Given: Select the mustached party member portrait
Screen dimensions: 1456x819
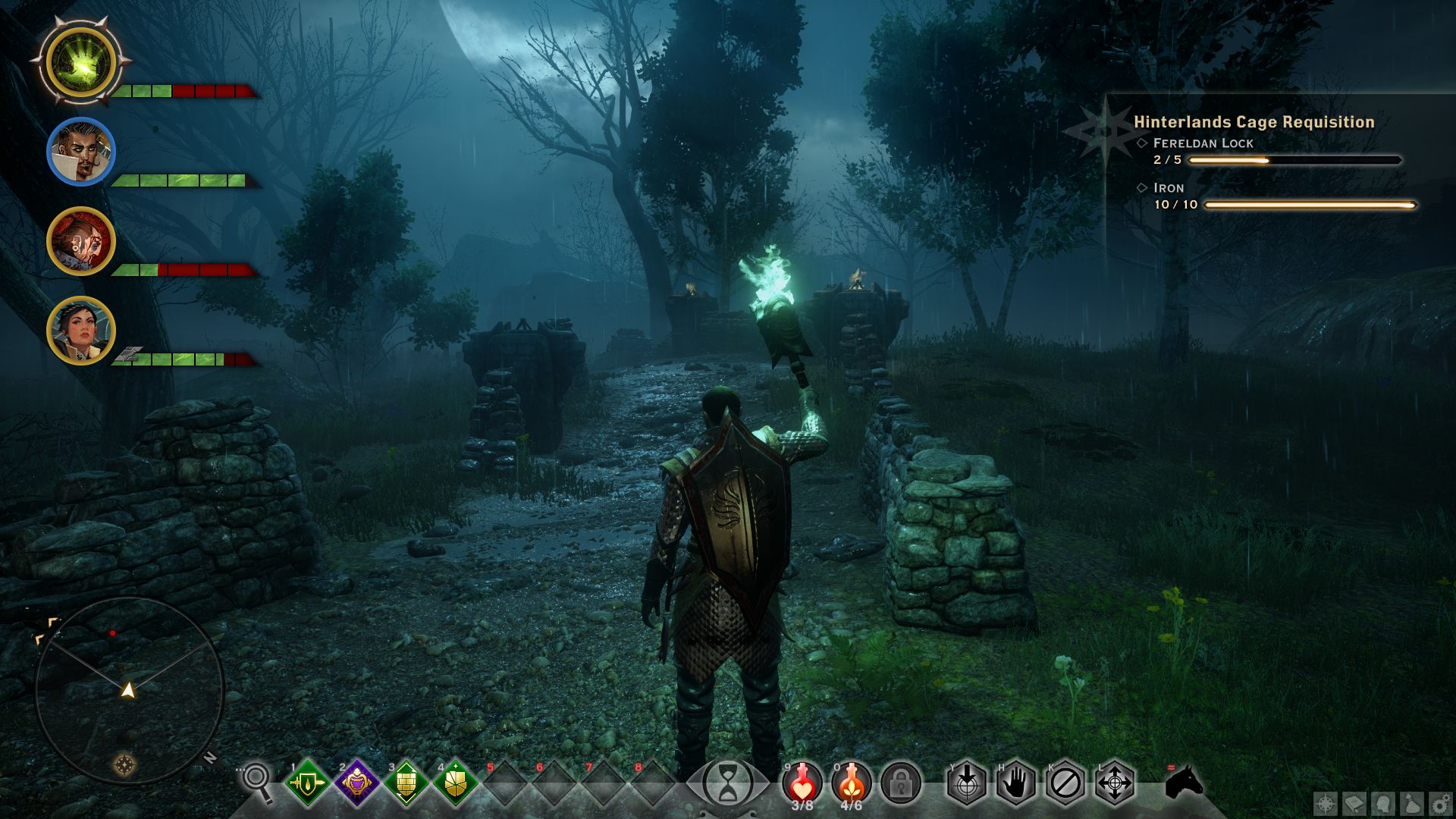Looking at the screenshot, I should 80,152.
